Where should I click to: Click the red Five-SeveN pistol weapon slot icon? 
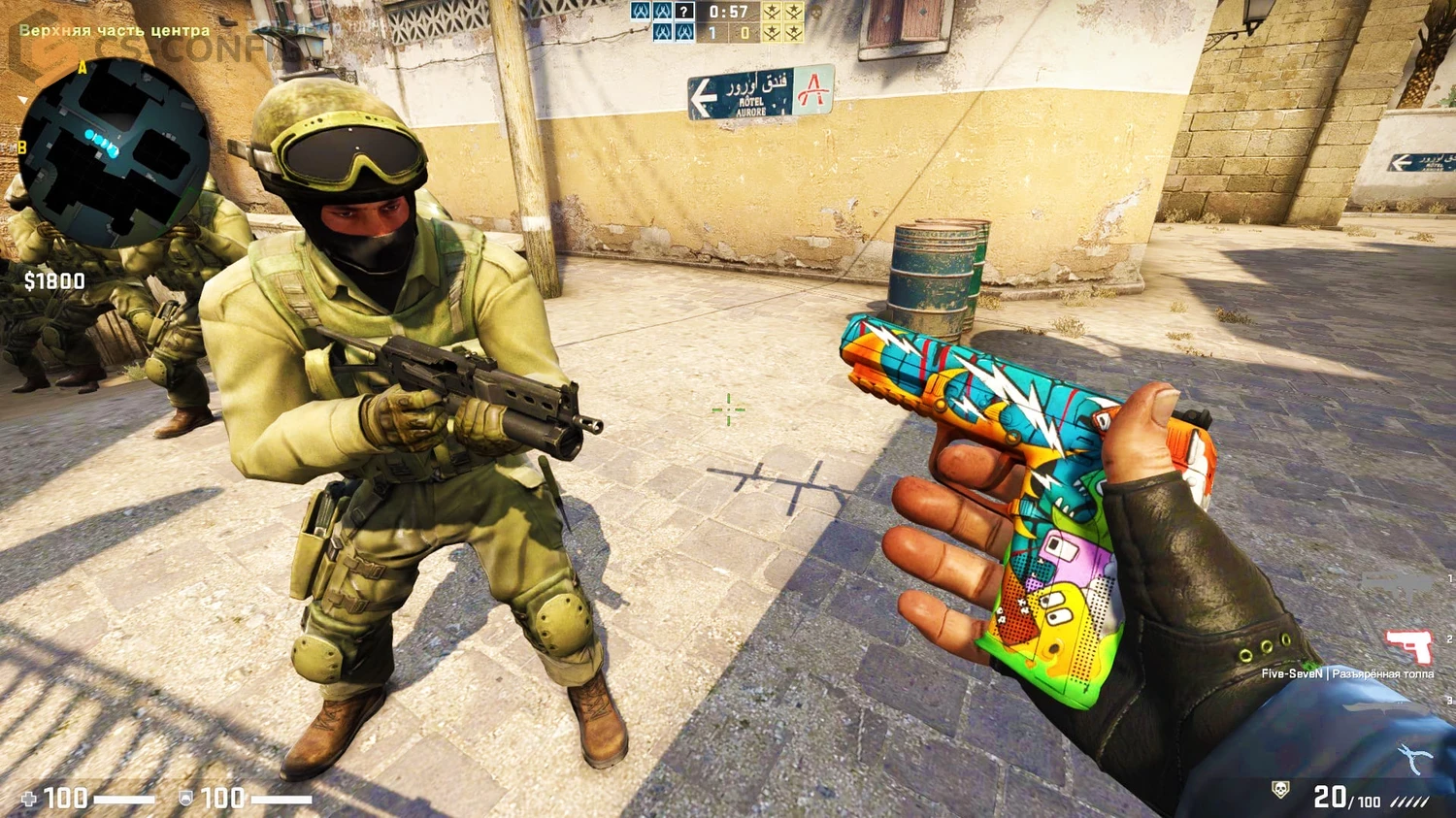[x=1408, y=647]
